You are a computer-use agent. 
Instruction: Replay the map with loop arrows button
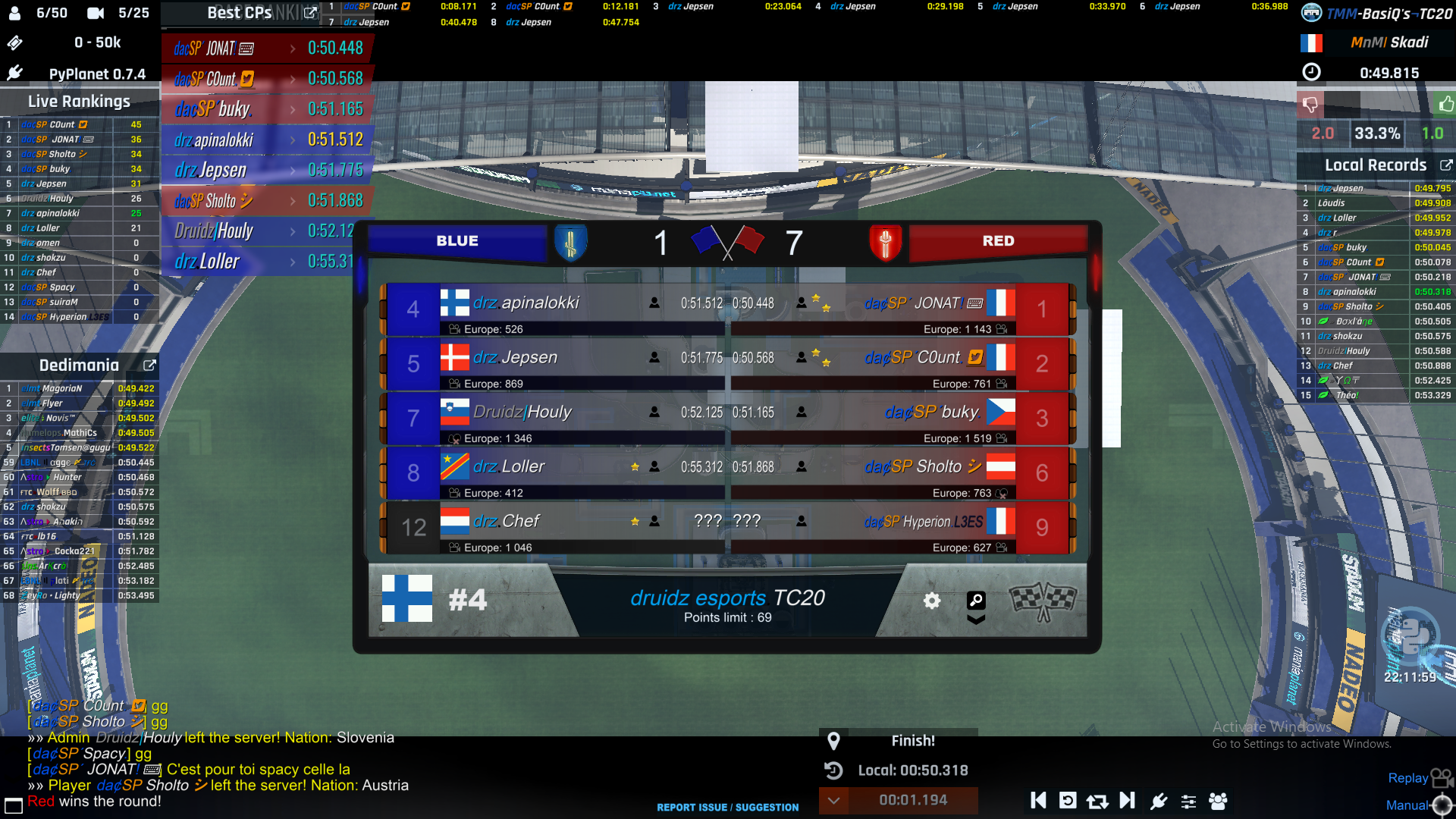(1097, 801)
